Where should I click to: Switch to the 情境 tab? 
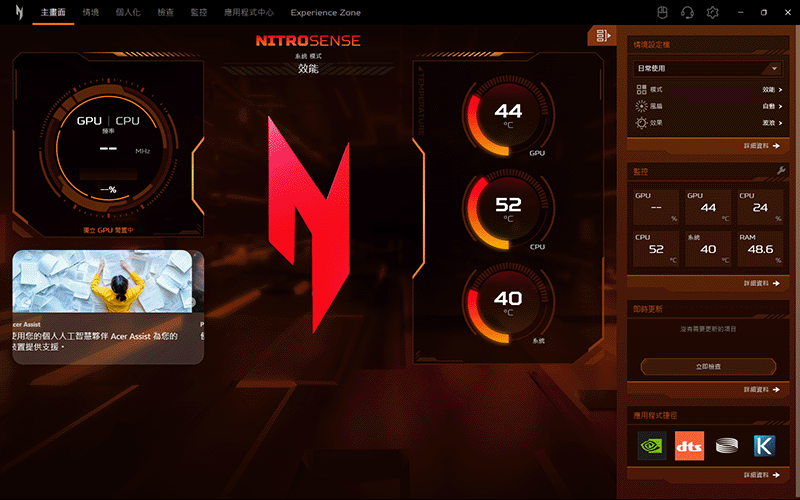pos(91,13)
